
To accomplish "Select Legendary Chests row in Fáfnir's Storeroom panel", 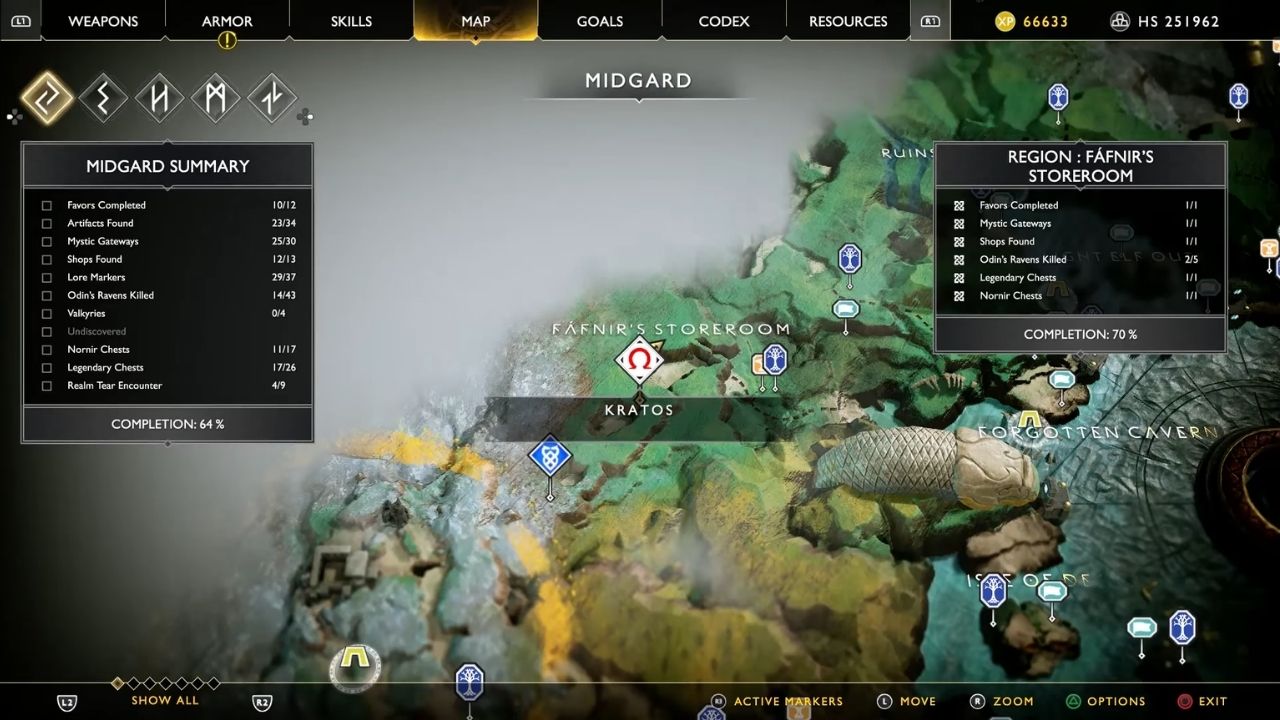I will tap(1018, 278).
